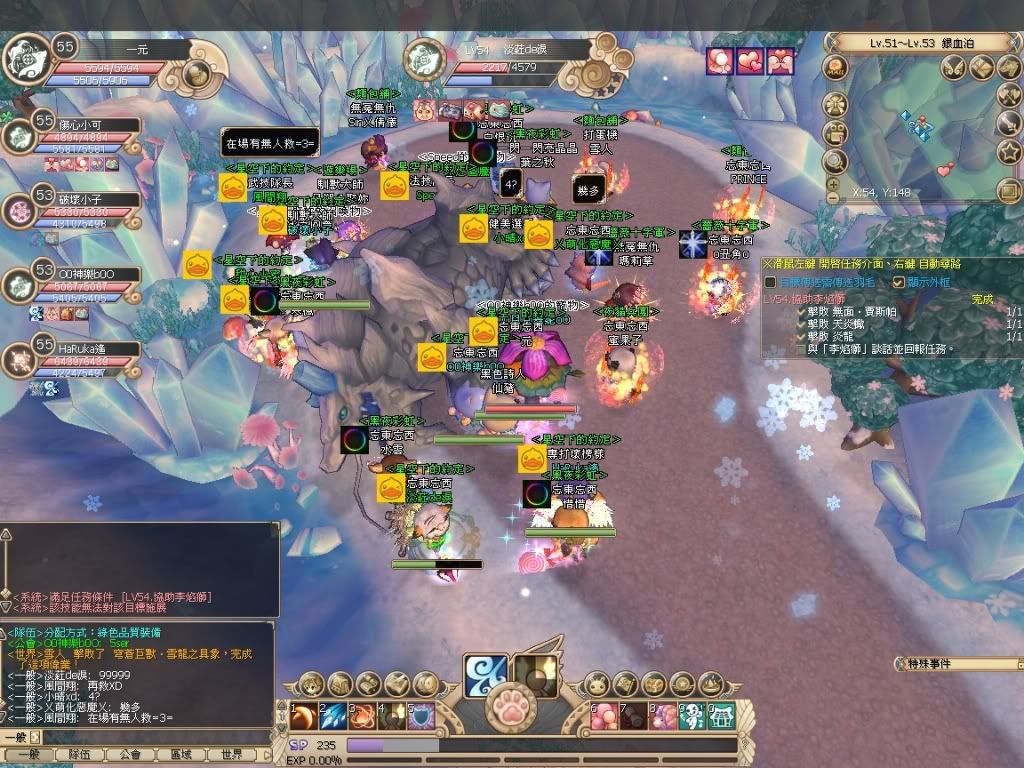
Task: Click the star icon beside the minimap
Action: point(1009,151)
